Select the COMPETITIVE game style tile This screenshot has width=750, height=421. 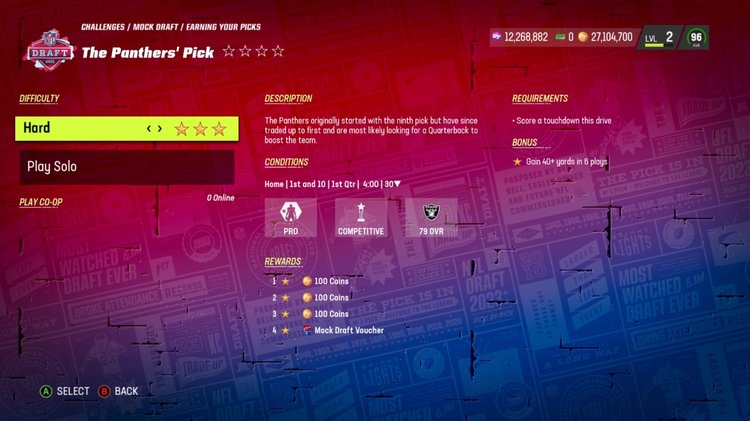(360, 217)
